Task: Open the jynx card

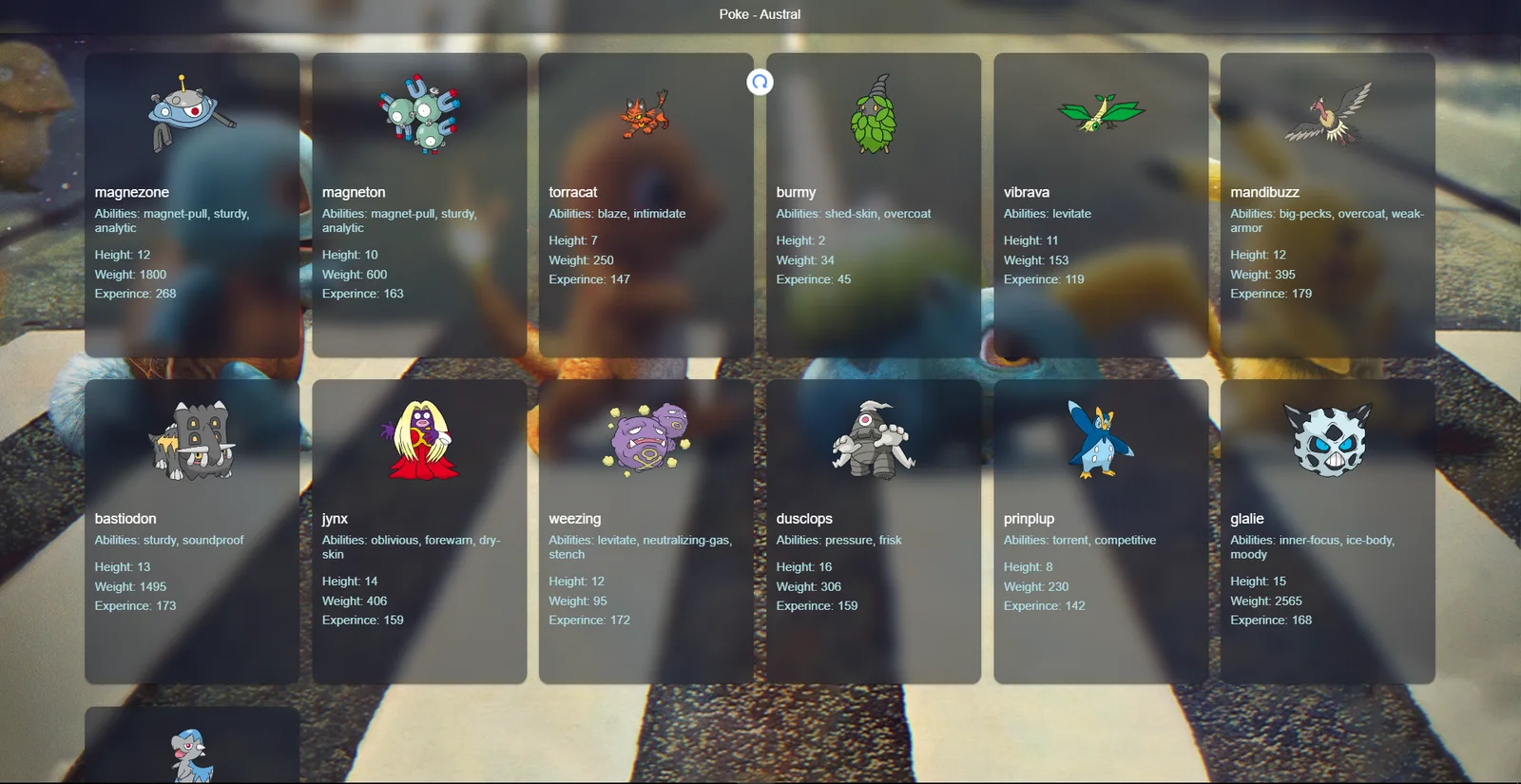Action: pyautogui.click(x=419, y=531)
